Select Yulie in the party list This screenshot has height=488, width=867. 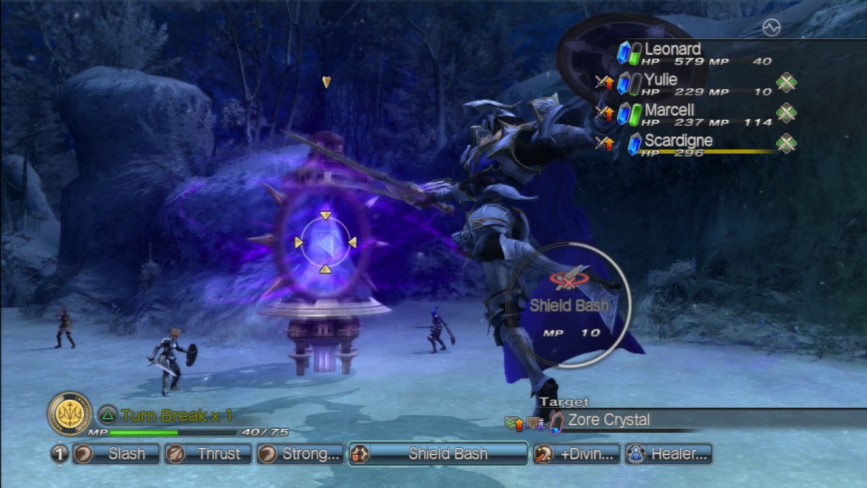(690, 84)
